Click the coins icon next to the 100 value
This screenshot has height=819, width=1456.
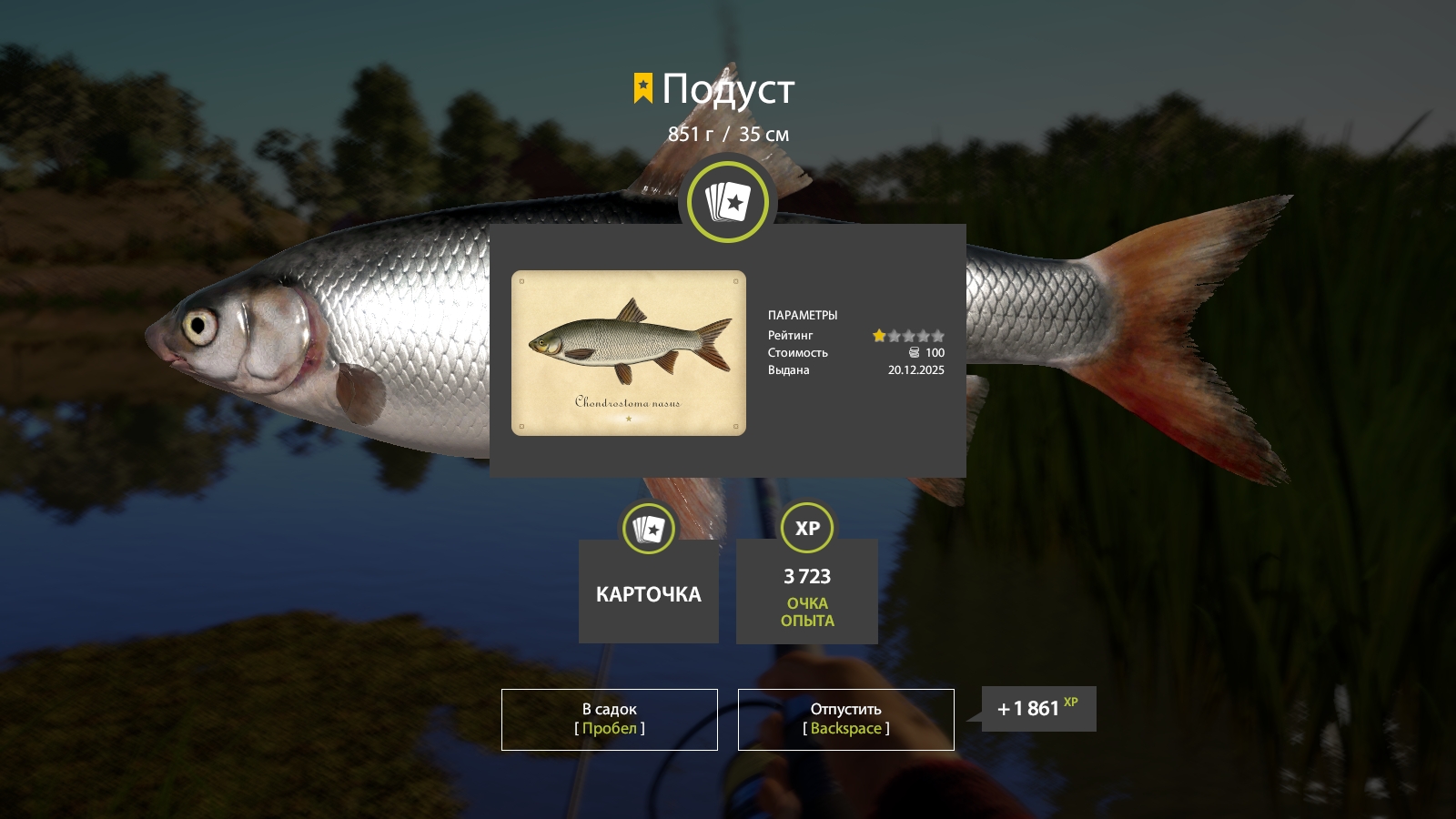915,353
